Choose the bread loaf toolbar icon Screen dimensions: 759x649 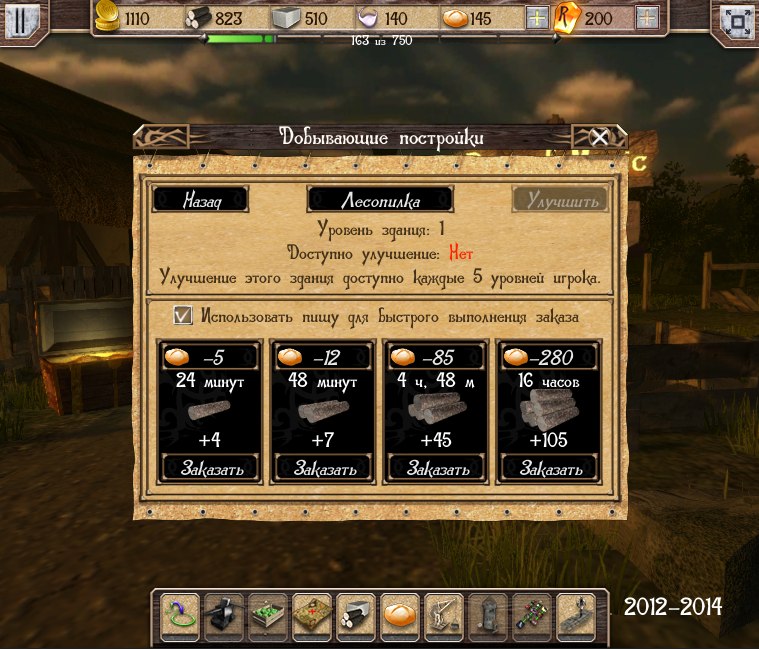click(x=400, y=615)
